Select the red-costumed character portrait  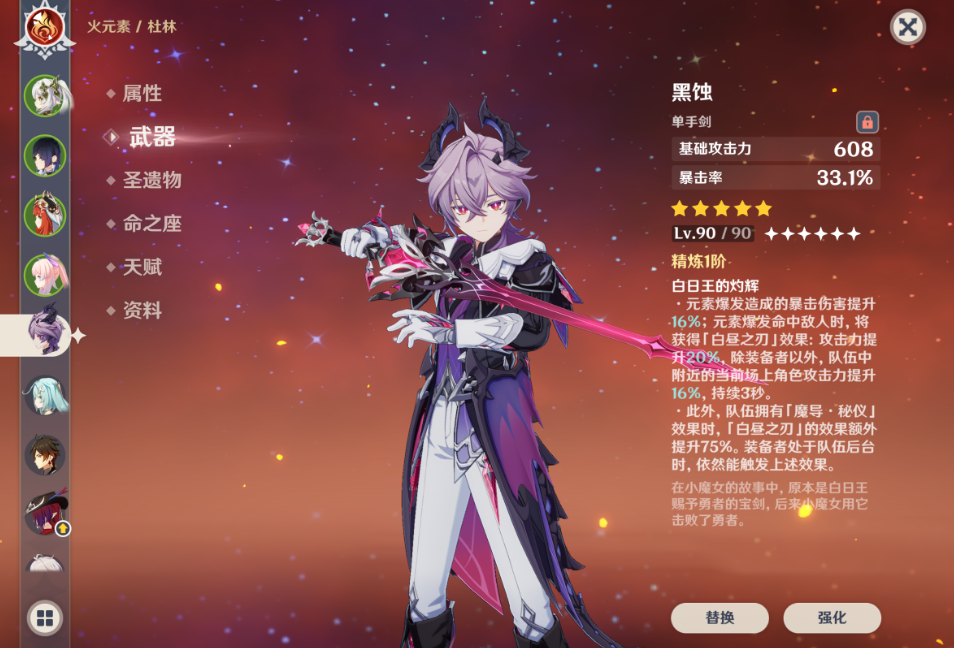pos(45,215)
